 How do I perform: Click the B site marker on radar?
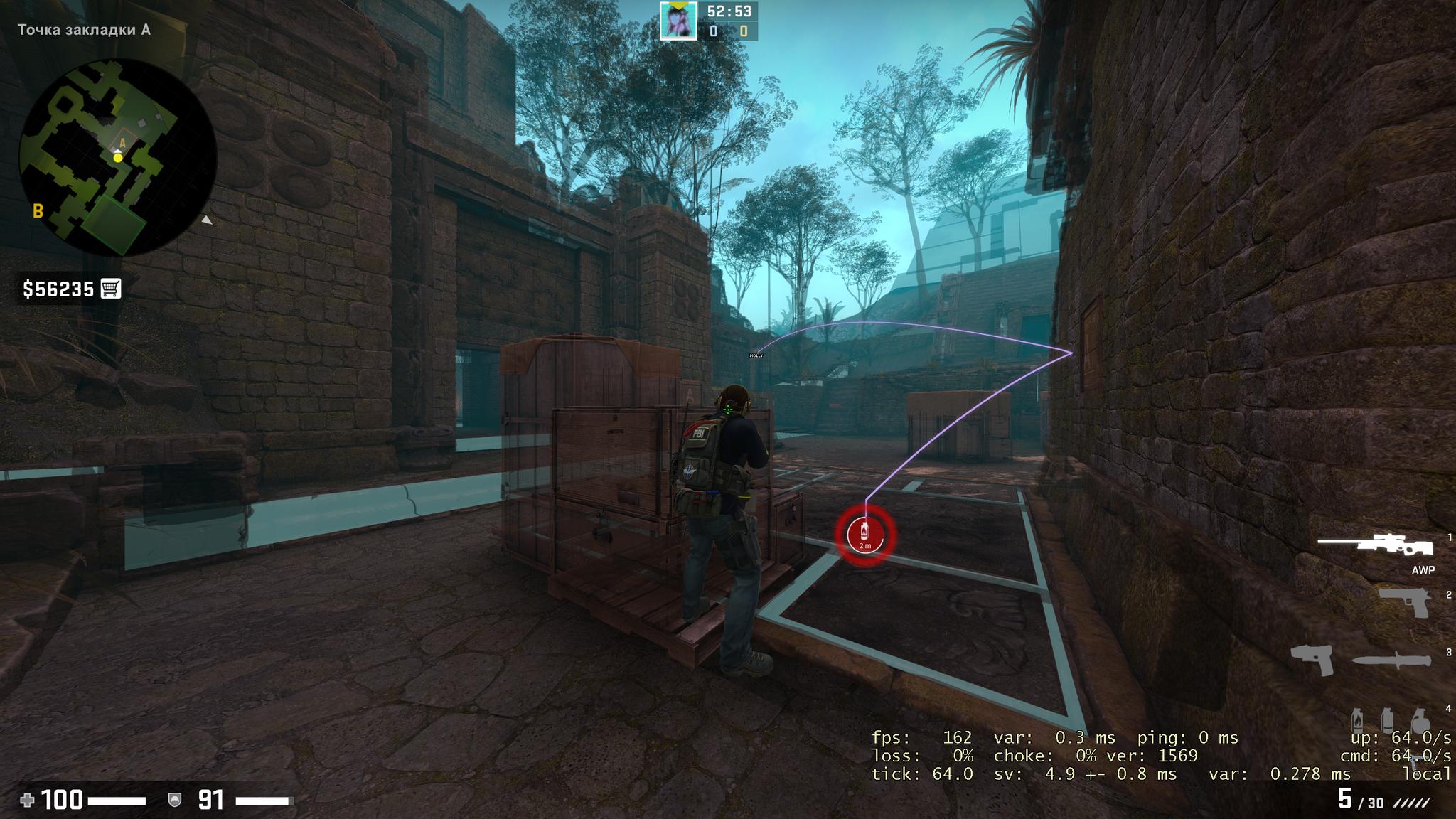point(38,210)
